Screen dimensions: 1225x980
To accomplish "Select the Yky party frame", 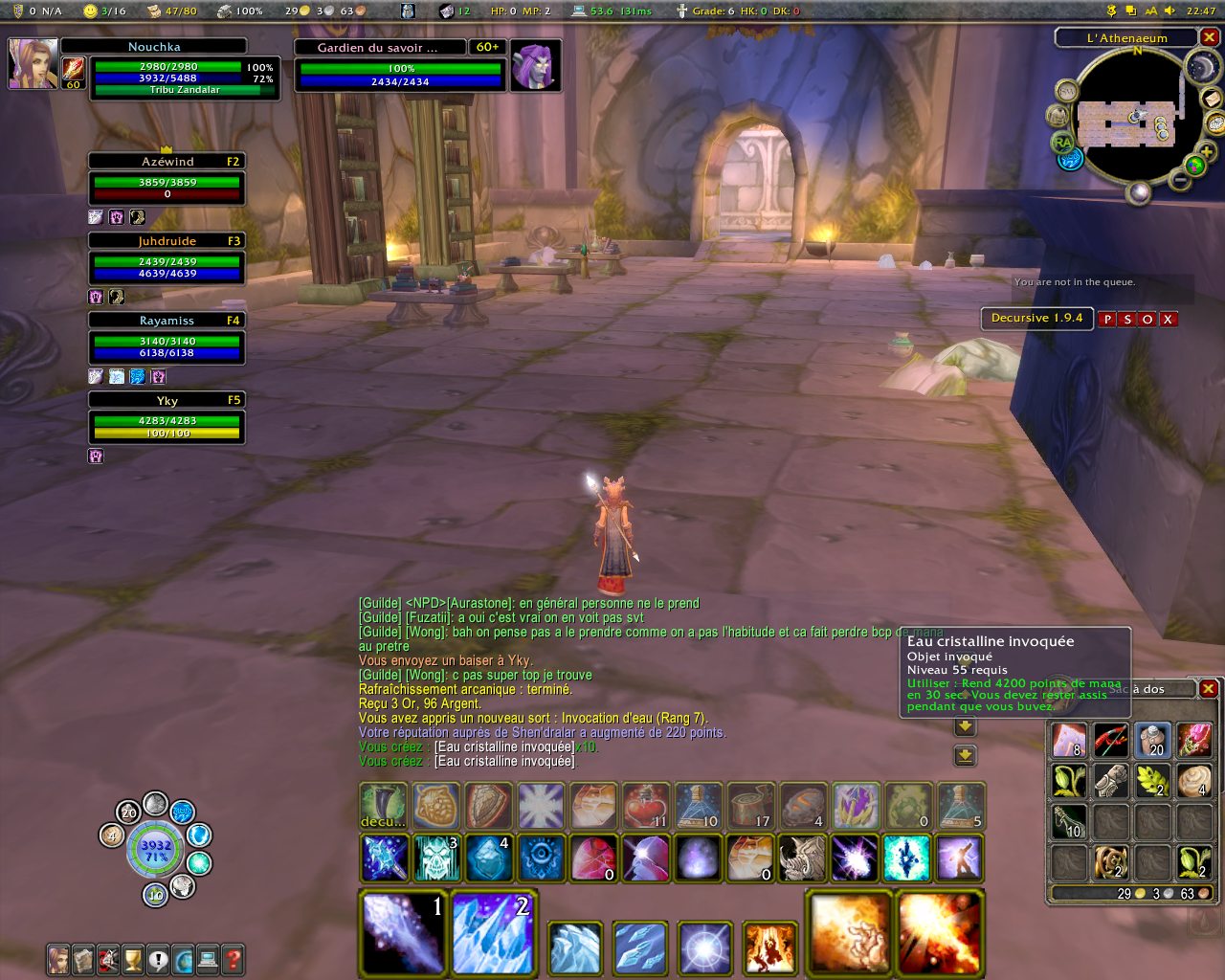I will 167,419.
